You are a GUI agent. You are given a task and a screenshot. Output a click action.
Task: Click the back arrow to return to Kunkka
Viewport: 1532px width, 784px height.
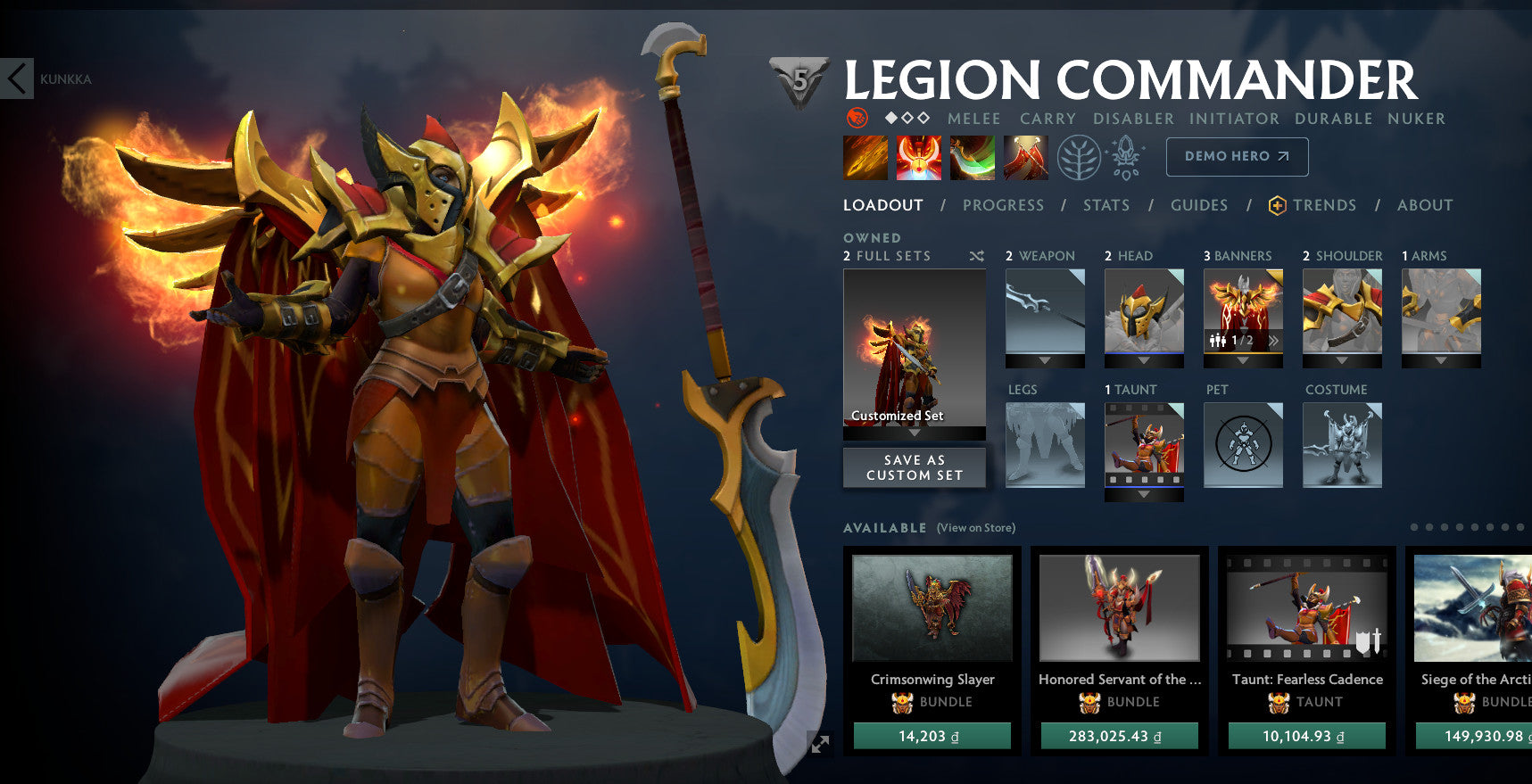pyautogui.click(x=15, y=78)
